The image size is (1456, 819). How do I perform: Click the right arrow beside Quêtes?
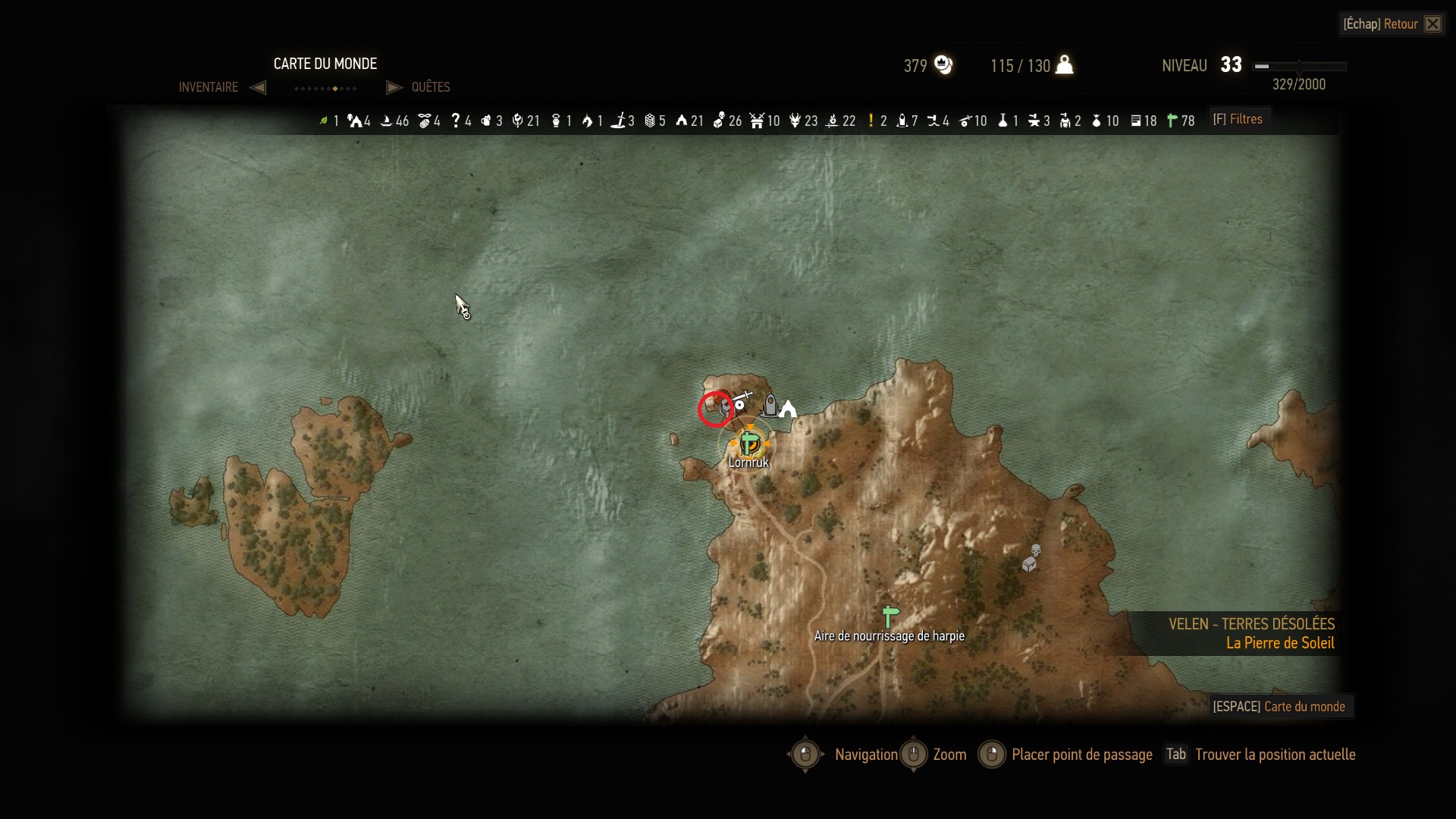coord(394,87)
